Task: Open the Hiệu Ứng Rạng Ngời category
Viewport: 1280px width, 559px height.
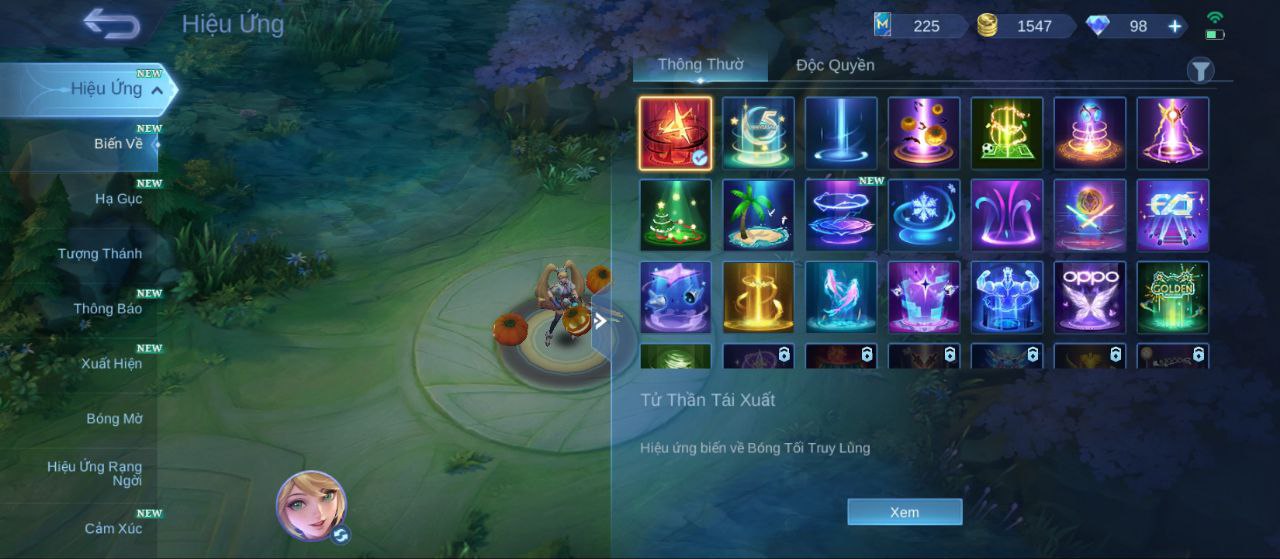Action: [x=95, y=474]
